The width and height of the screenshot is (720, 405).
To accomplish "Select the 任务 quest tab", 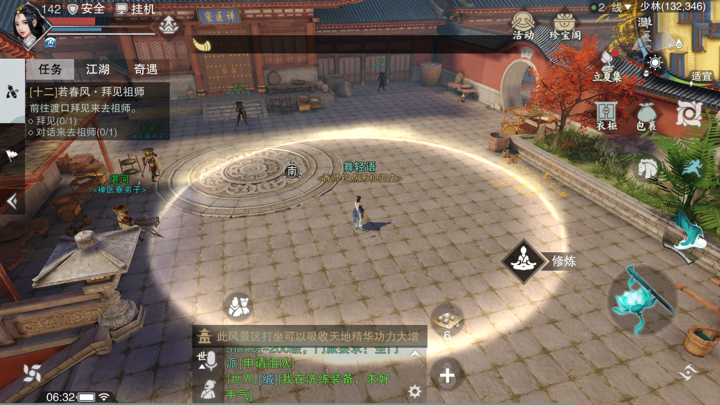I will (x=50, y=70).
